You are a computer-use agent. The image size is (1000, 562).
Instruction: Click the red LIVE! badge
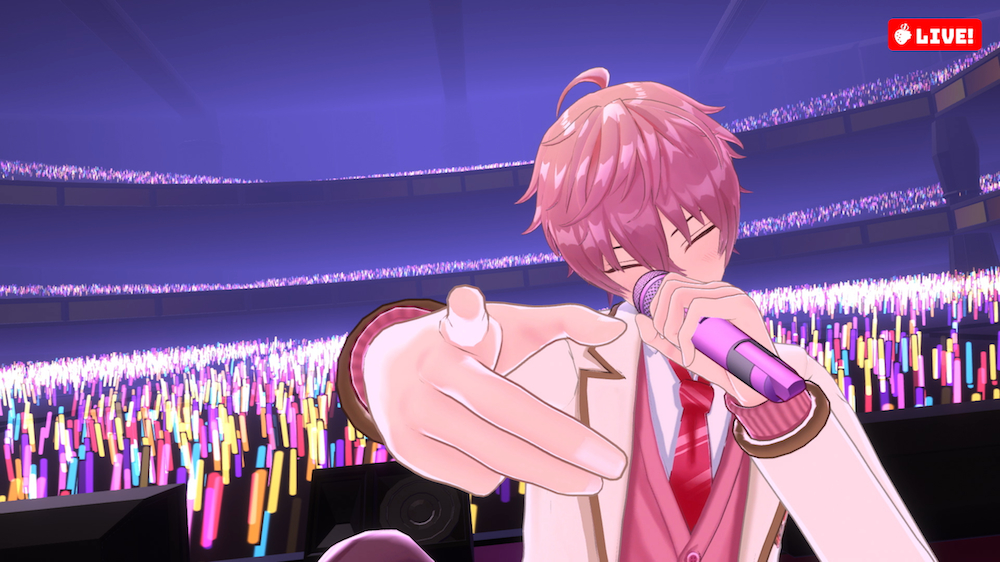[x=934, y=35]
